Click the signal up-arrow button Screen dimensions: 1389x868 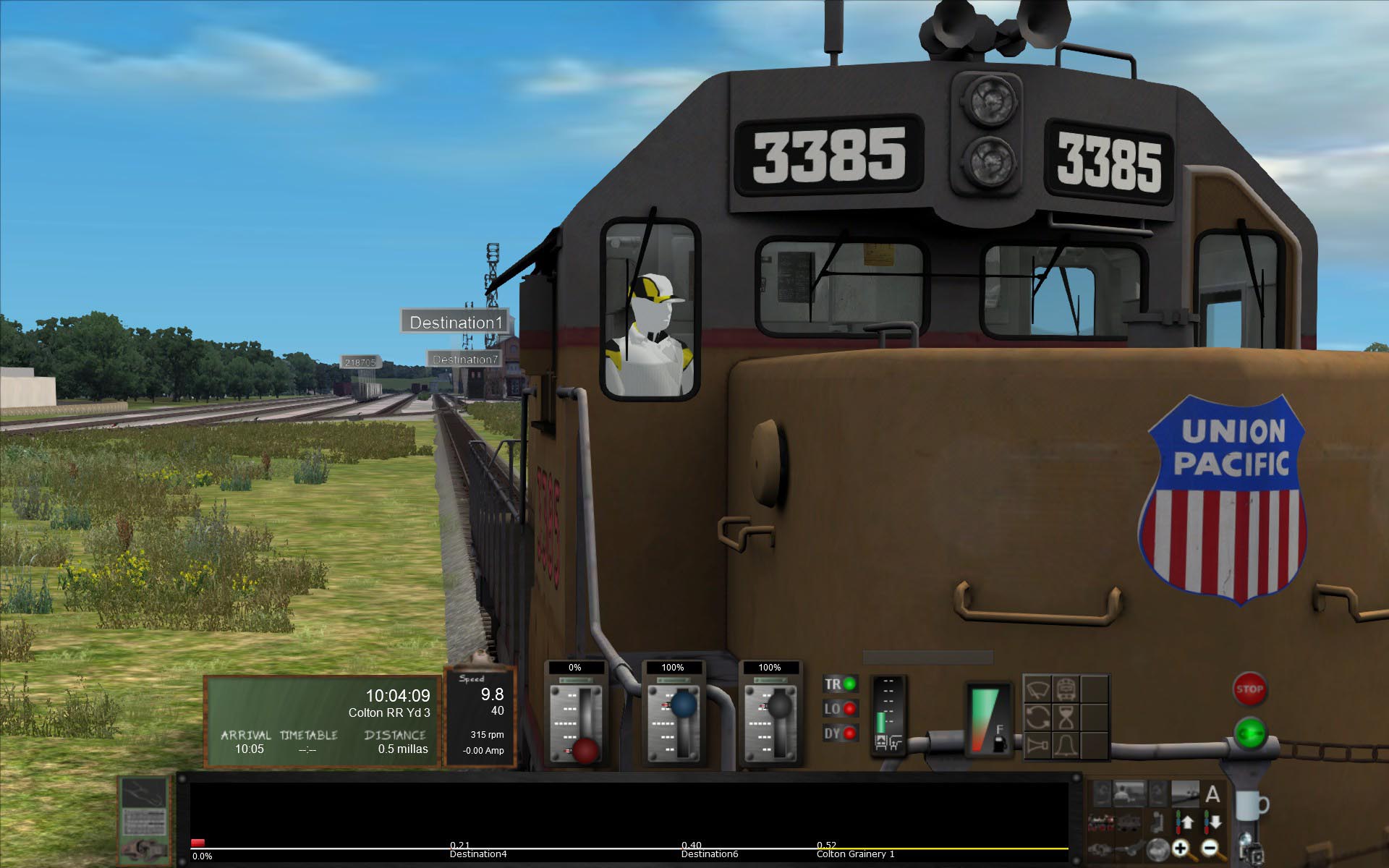pos(1185,822)
